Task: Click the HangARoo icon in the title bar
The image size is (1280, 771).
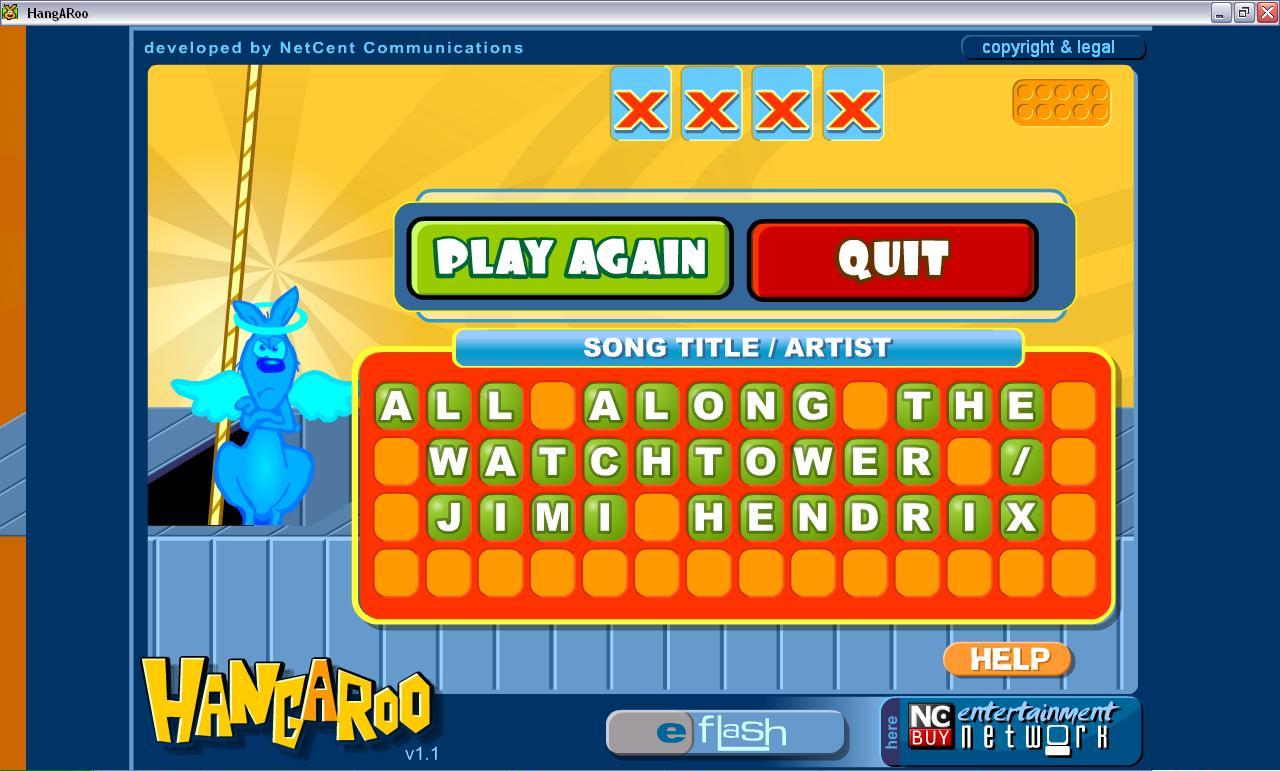Action: coord(11,12)
